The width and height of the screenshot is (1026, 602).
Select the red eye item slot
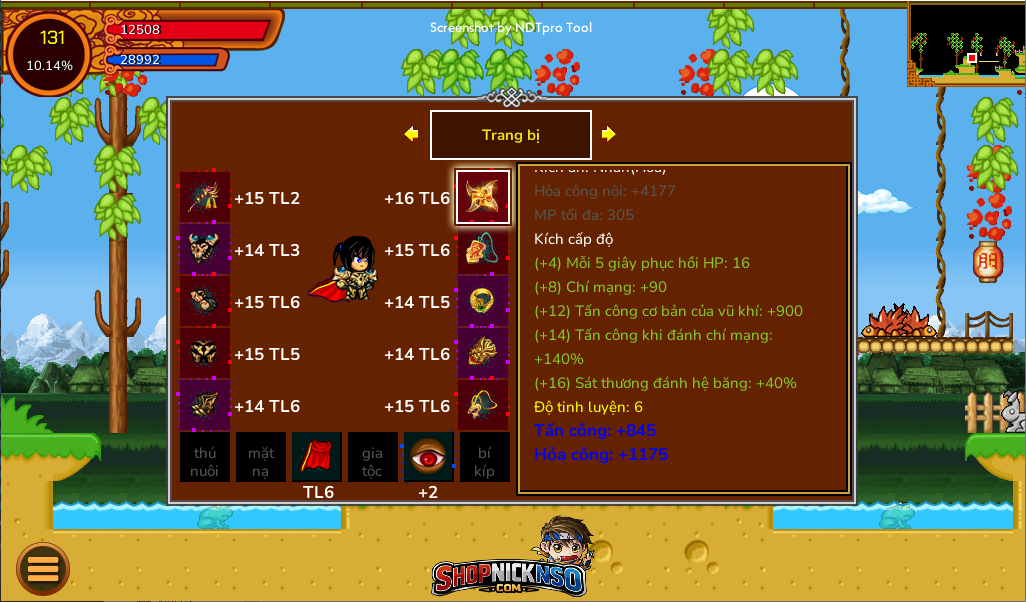(428, 457)
